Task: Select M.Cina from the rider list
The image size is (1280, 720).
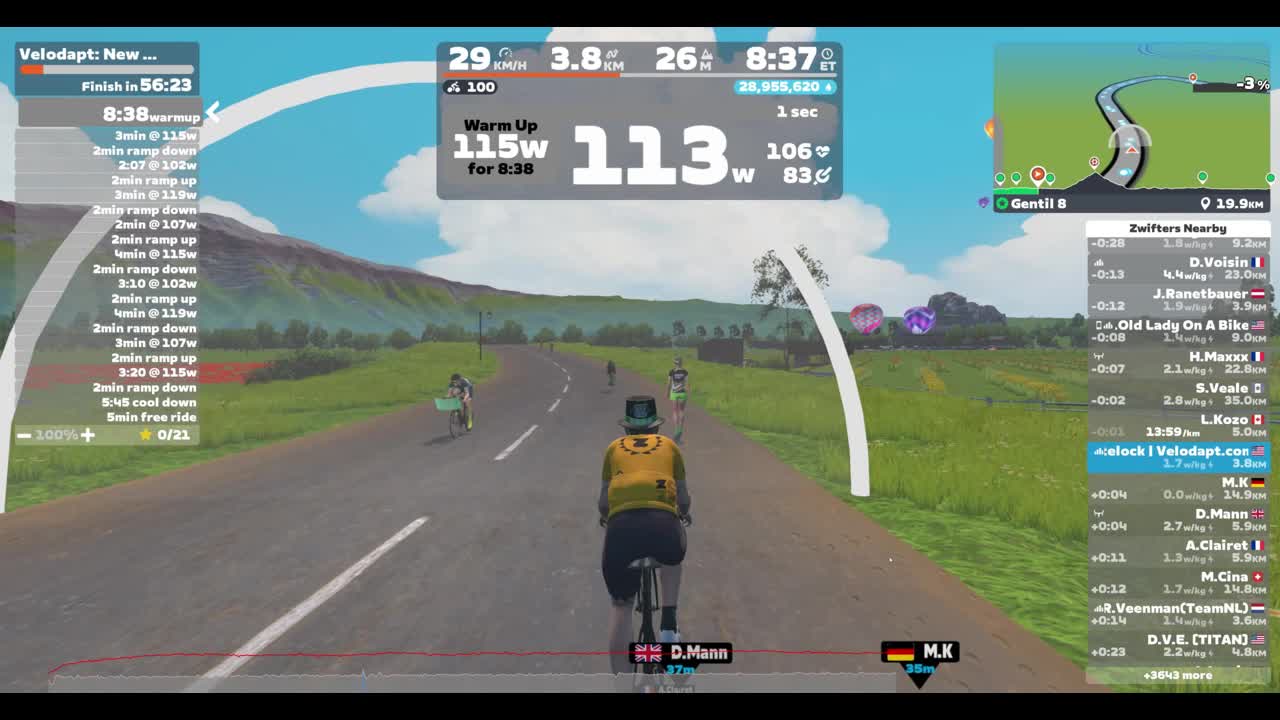Action: (1178, 582)
